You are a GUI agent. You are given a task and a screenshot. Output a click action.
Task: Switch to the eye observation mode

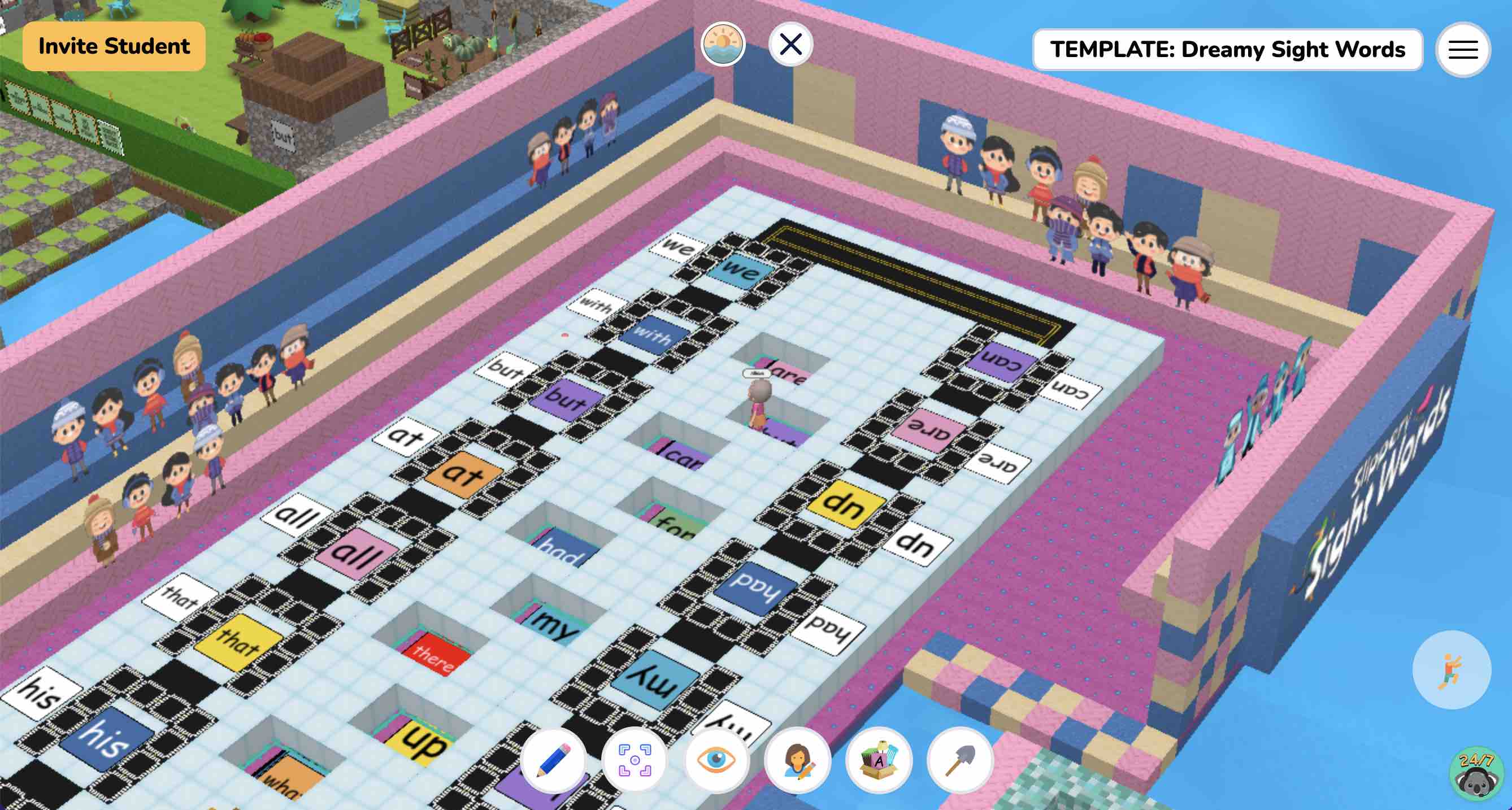click(x=716, y=760)
